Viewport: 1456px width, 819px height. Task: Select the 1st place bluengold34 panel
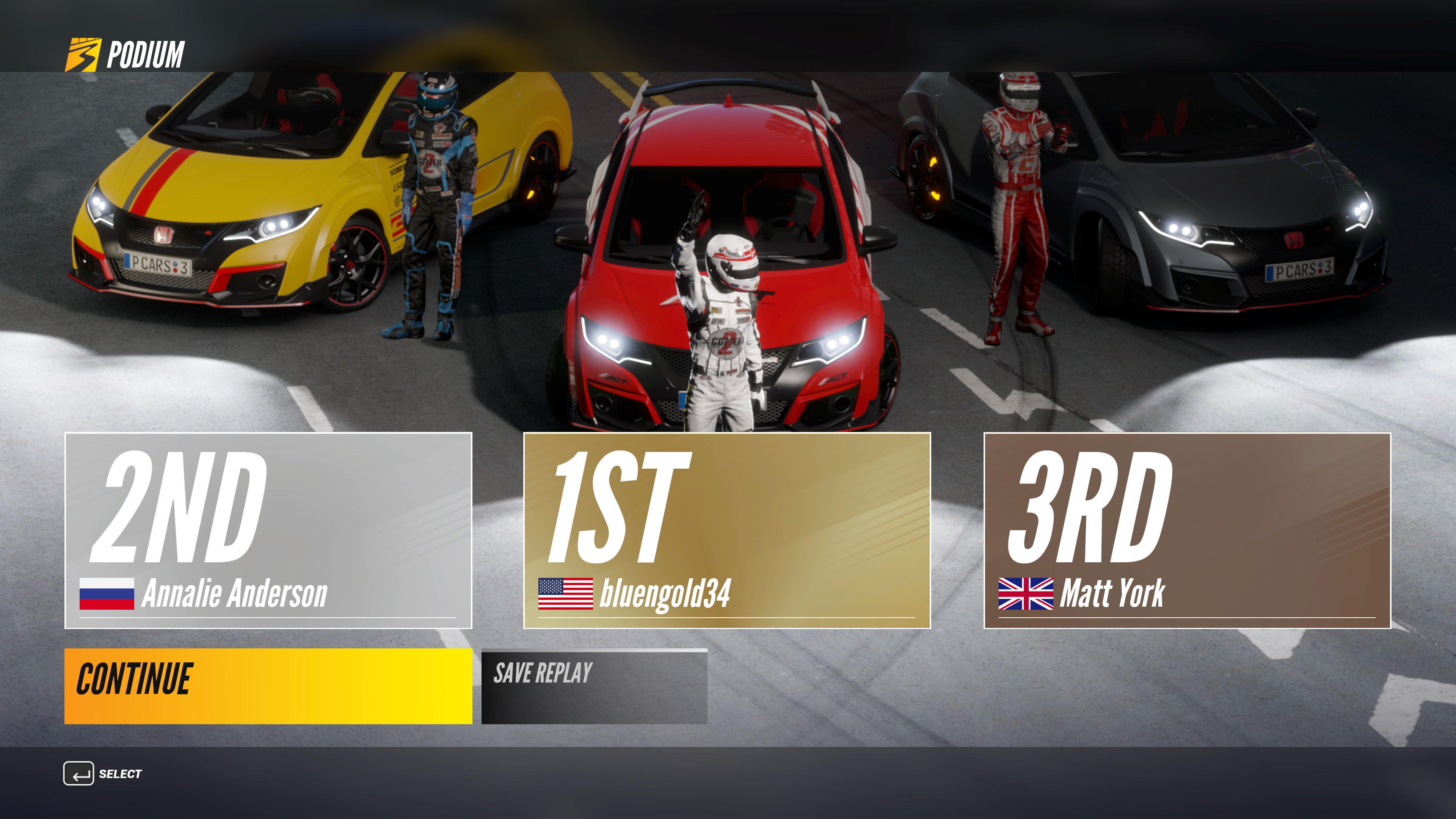[x=727, y=530]
